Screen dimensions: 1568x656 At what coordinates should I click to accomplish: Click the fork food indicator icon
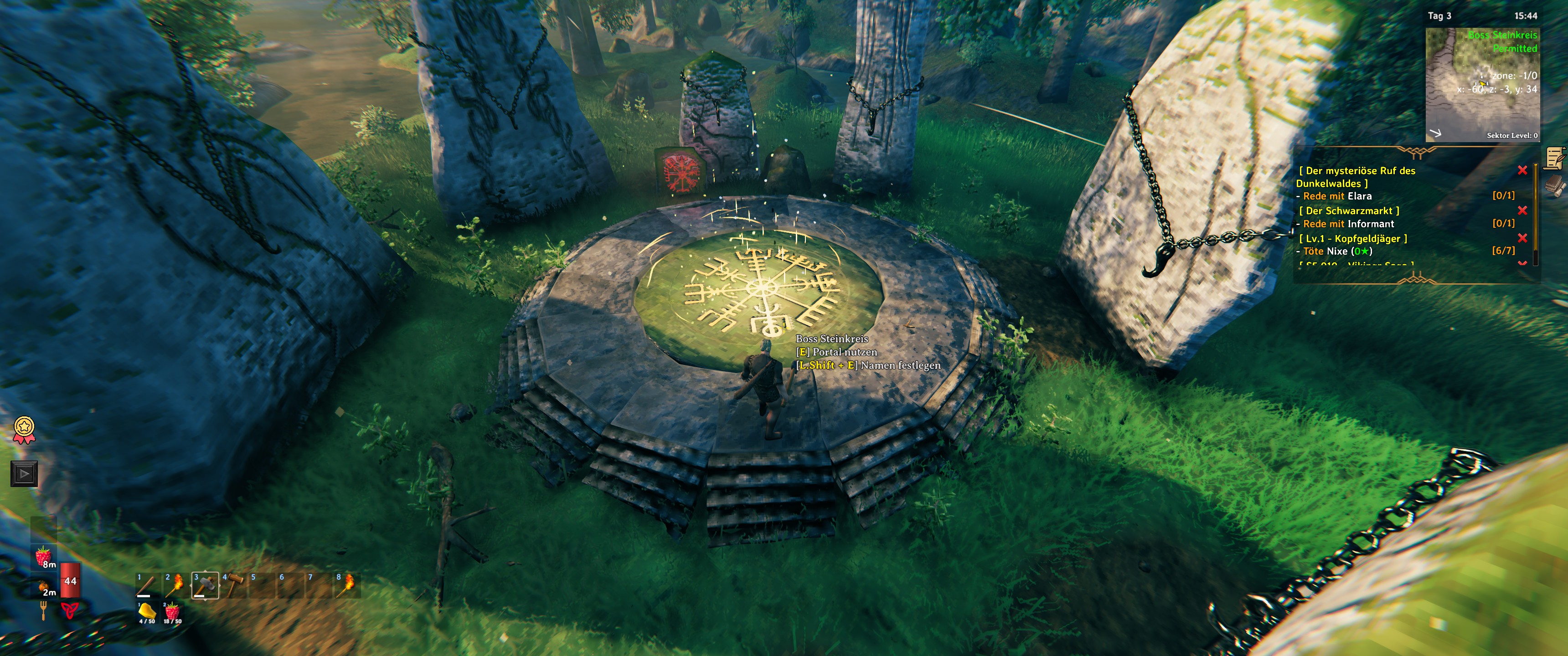point(43,610)
